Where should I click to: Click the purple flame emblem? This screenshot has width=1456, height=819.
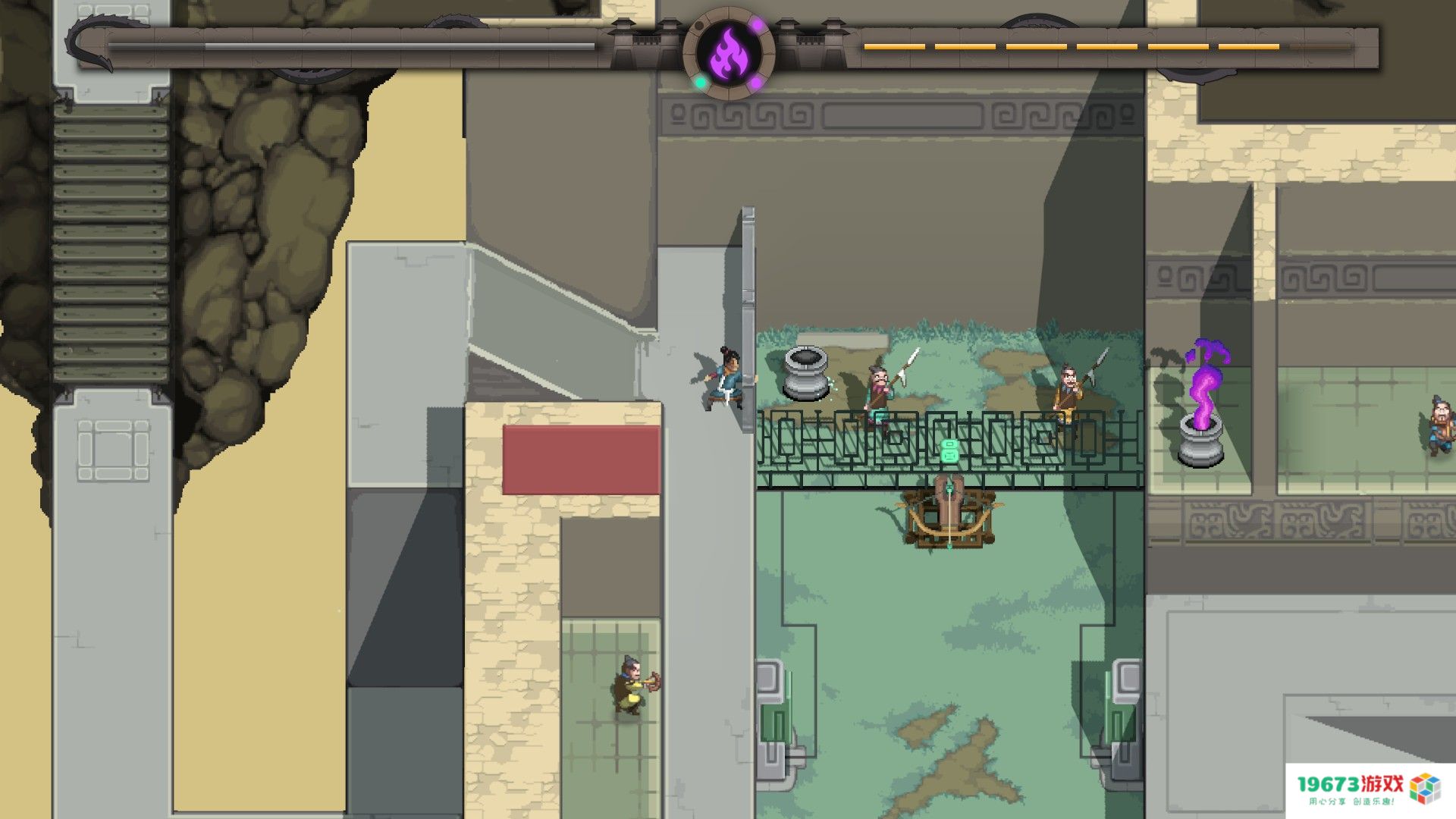point(729,52)
